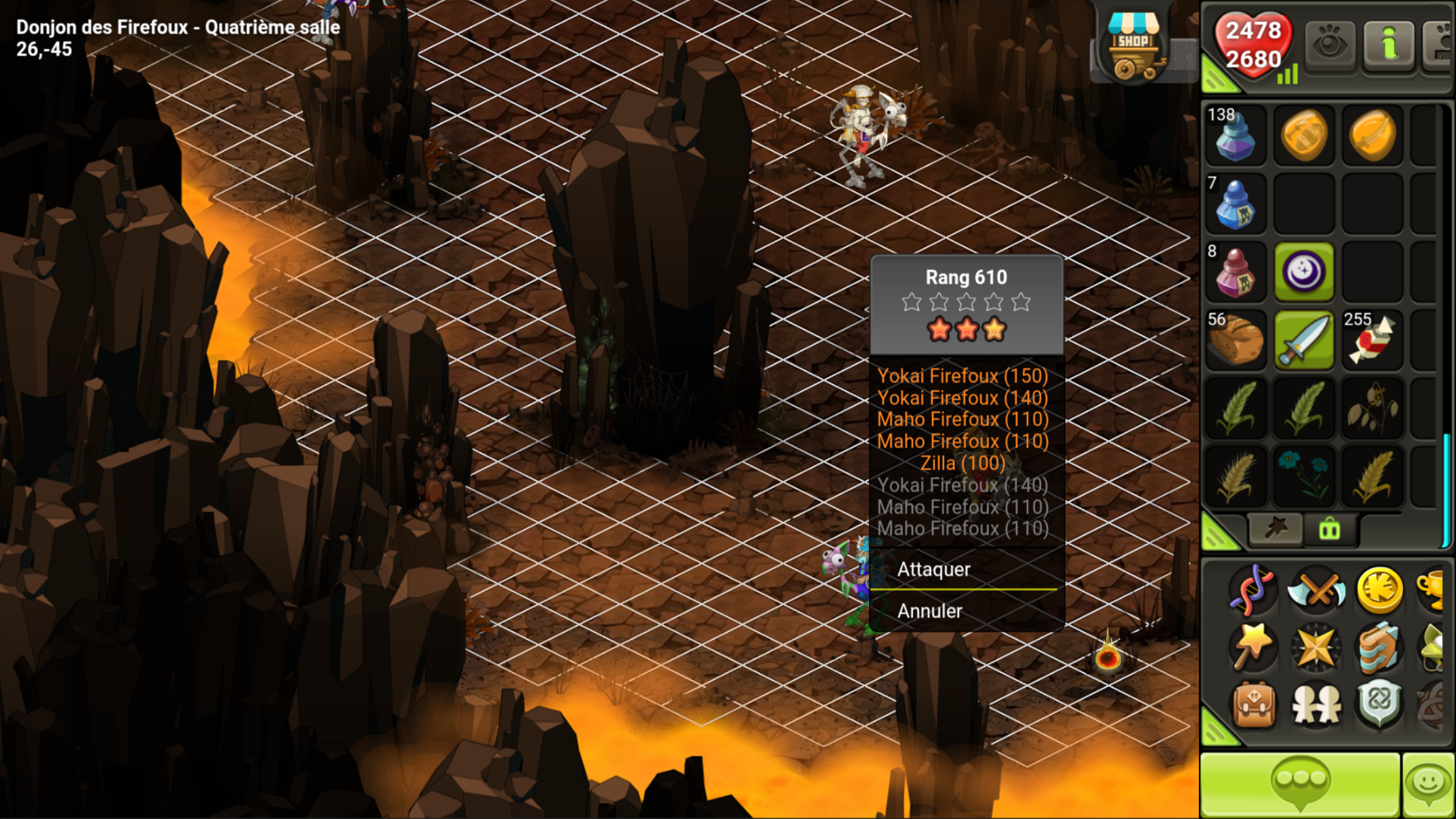Open the friends silhouettes menu icon
Viewport: 1456px width, 819px height.
click(x=1316, y=704)
